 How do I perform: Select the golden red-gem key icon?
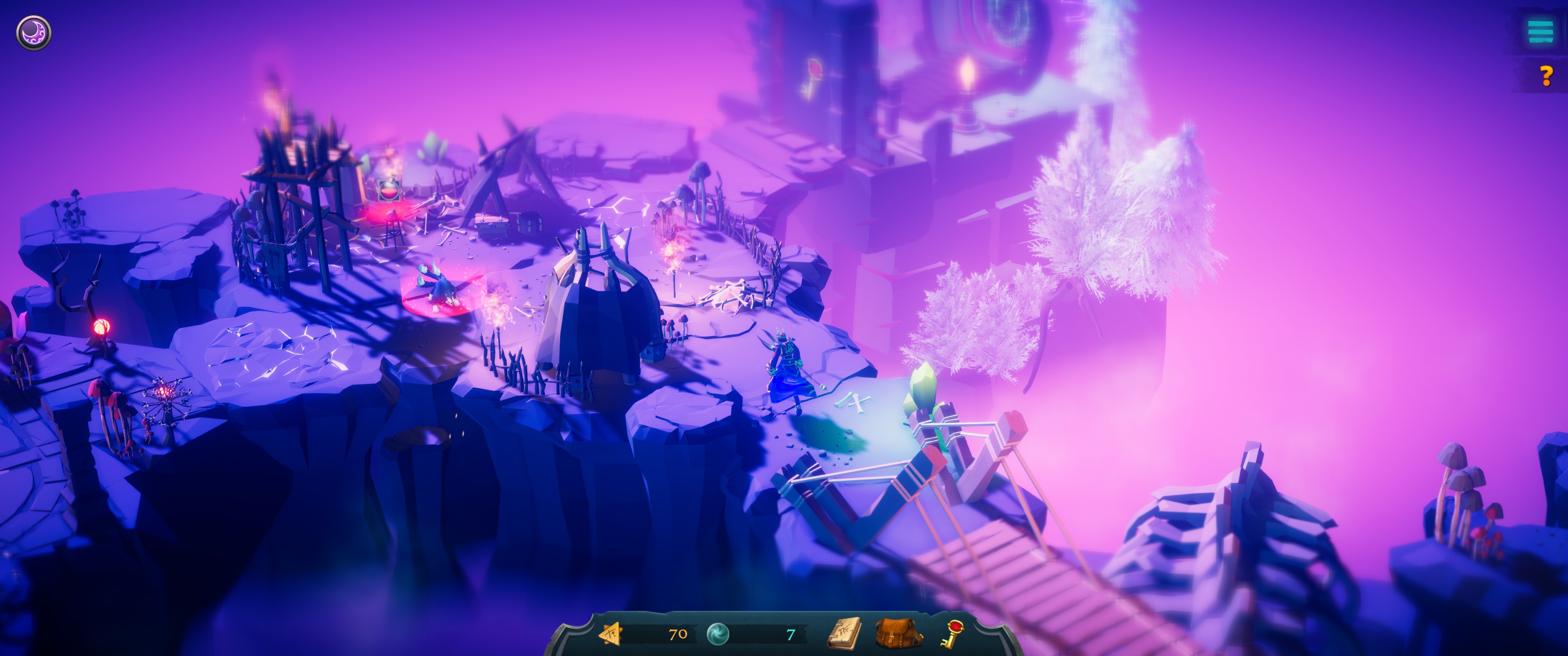(950, 634)
